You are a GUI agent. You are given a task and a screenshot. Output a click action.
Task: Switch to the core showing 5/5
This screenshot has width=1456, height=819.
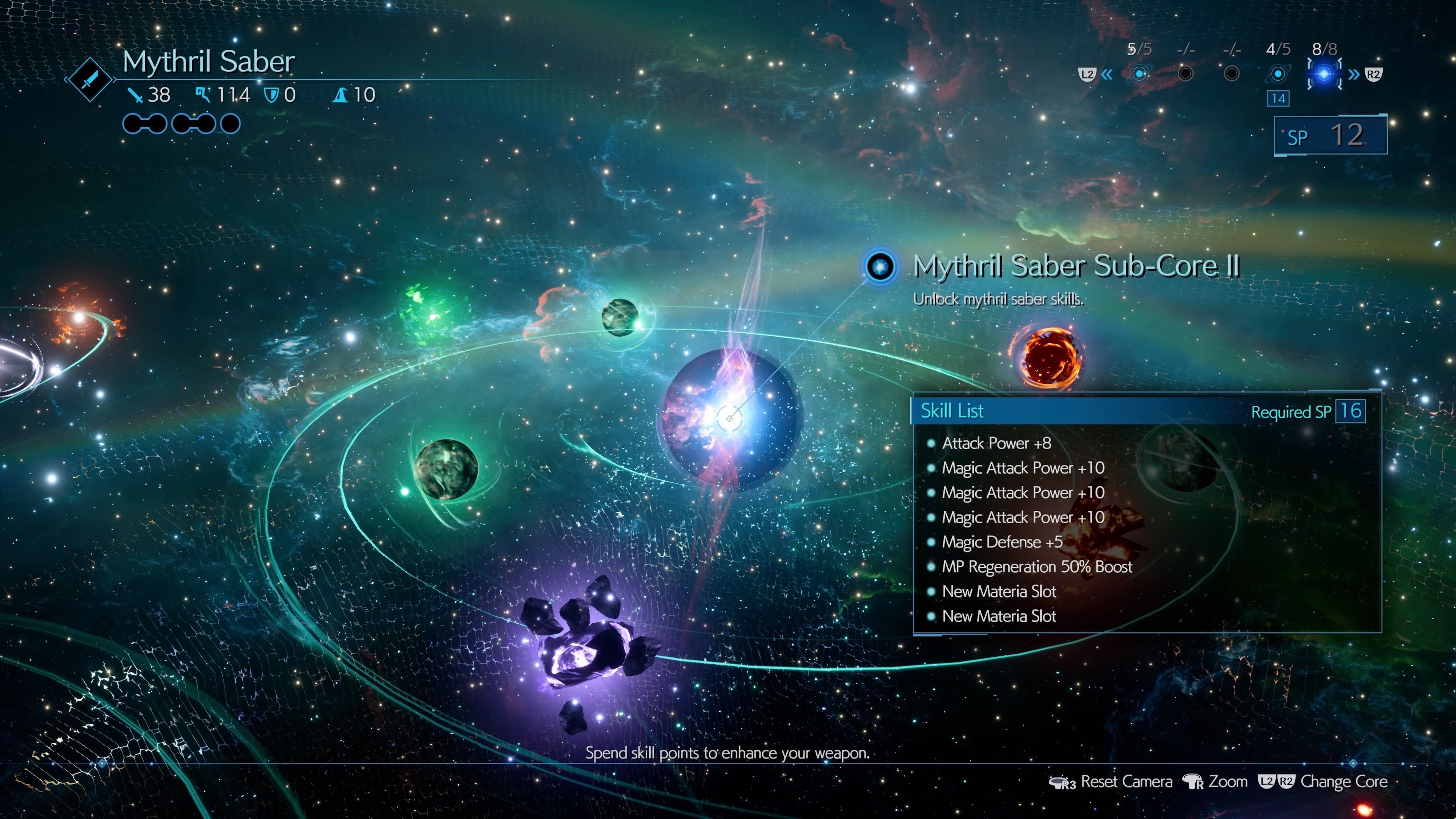click(1139, 74)
